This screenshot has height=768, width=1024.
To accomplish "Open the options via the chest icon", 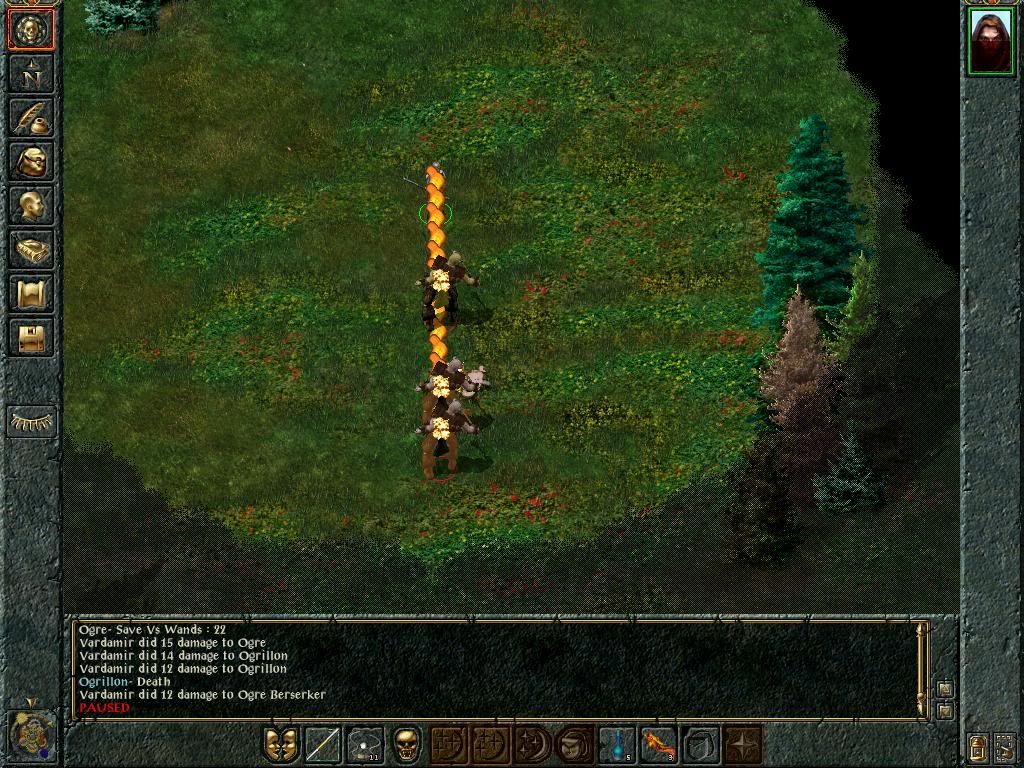I will pyautogui.click(x=32, y=337).
